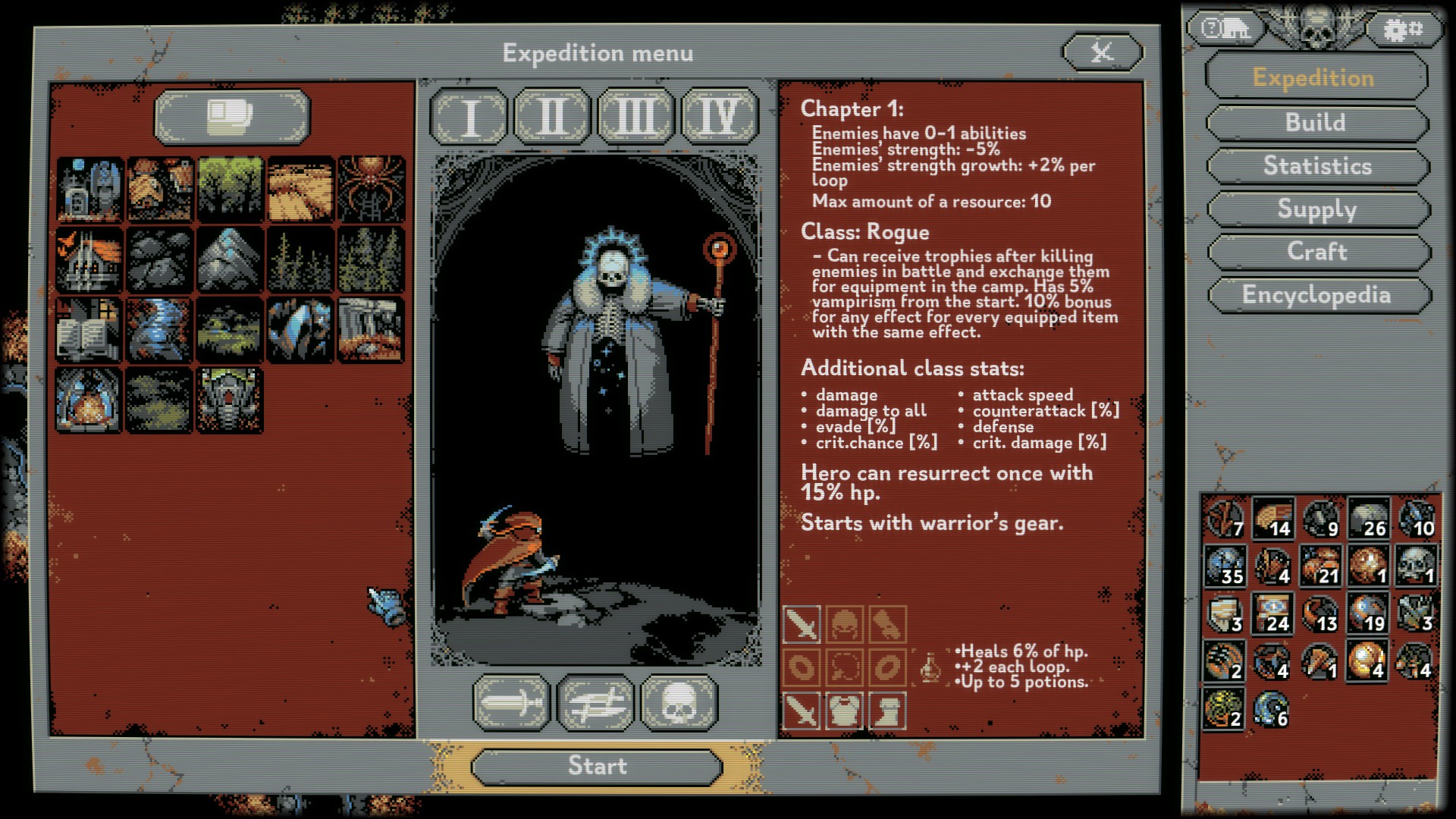
Task: Select the cemetery card
Action: [x=89, y=190]
